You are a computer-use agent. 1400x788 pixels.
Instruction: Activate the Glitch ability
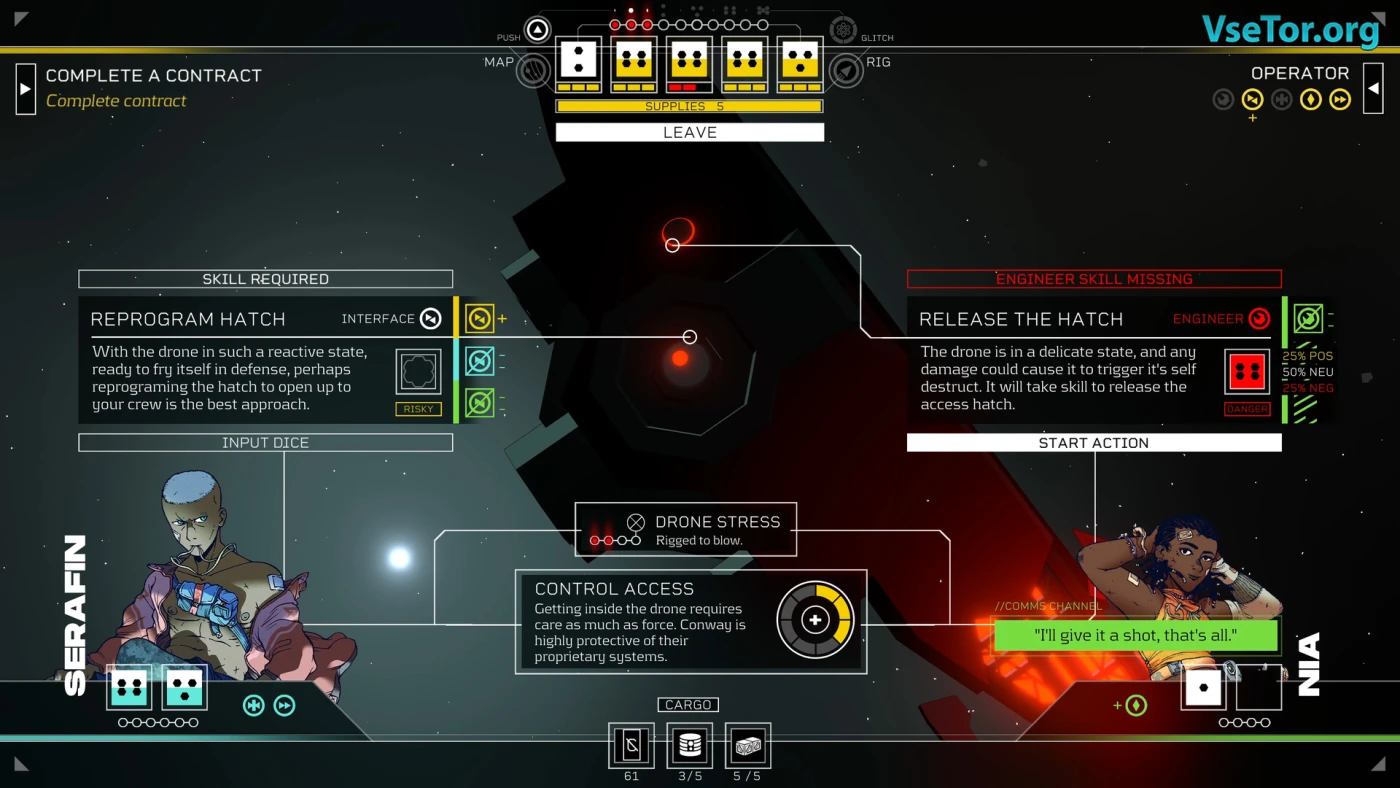tap(843, 30)
